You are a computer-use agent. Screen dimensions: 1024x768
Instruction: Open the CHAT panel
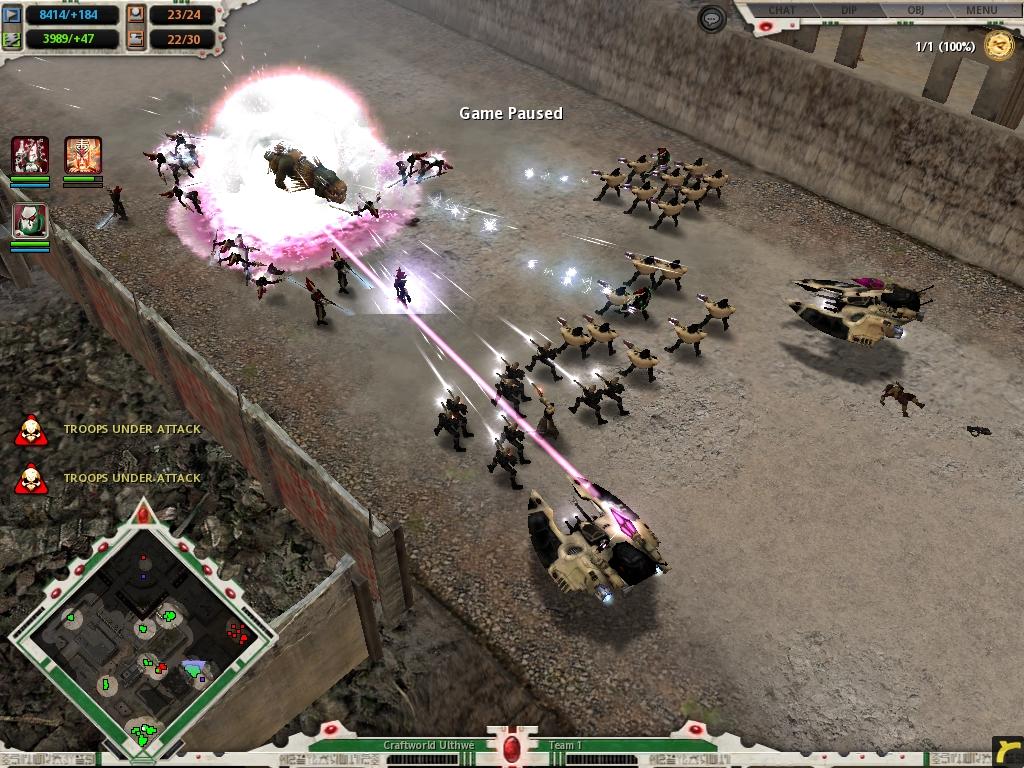[x=782, y=10]
